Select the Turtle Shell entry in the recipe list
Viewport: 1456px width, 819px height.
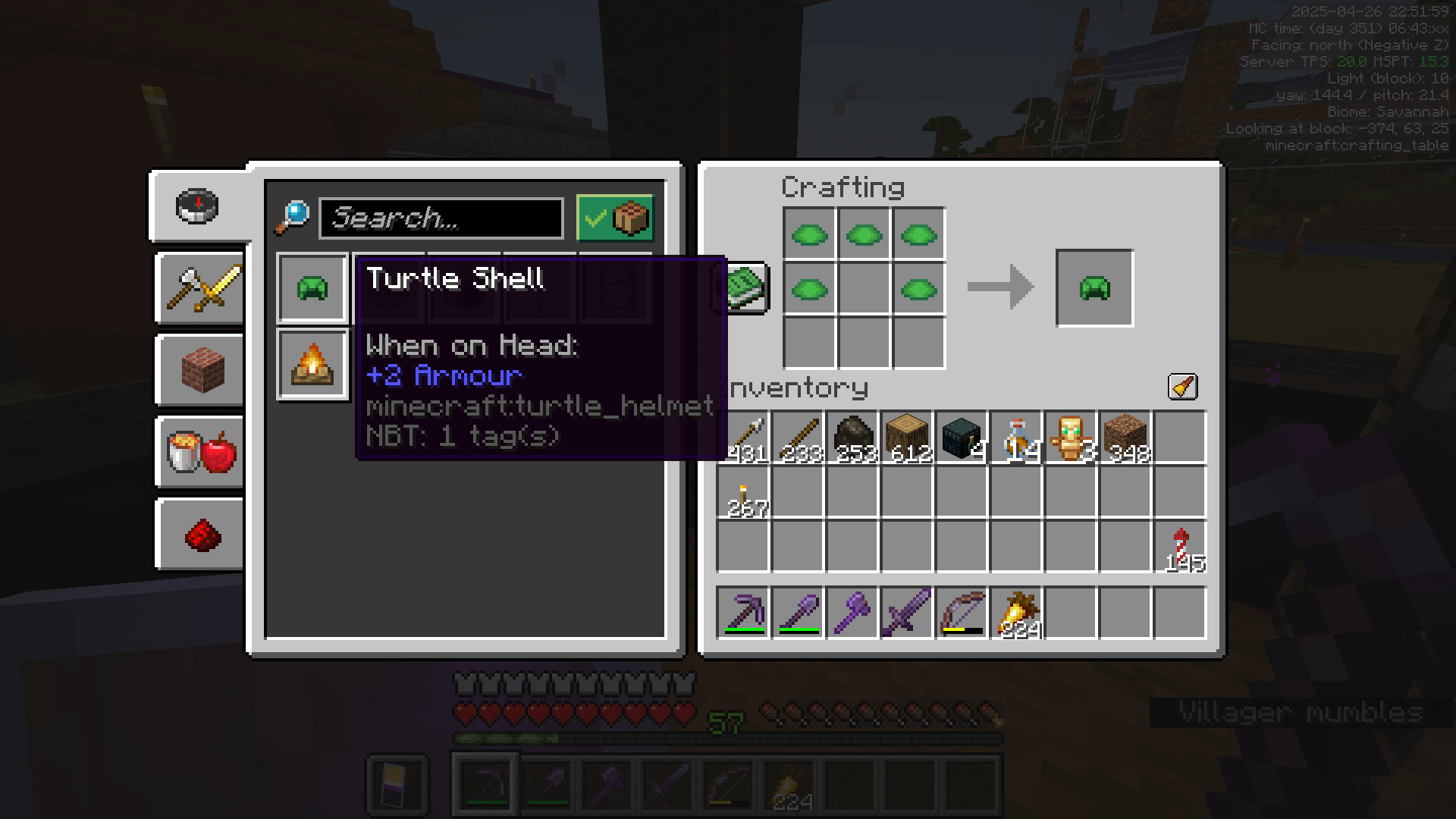point(311,287)
